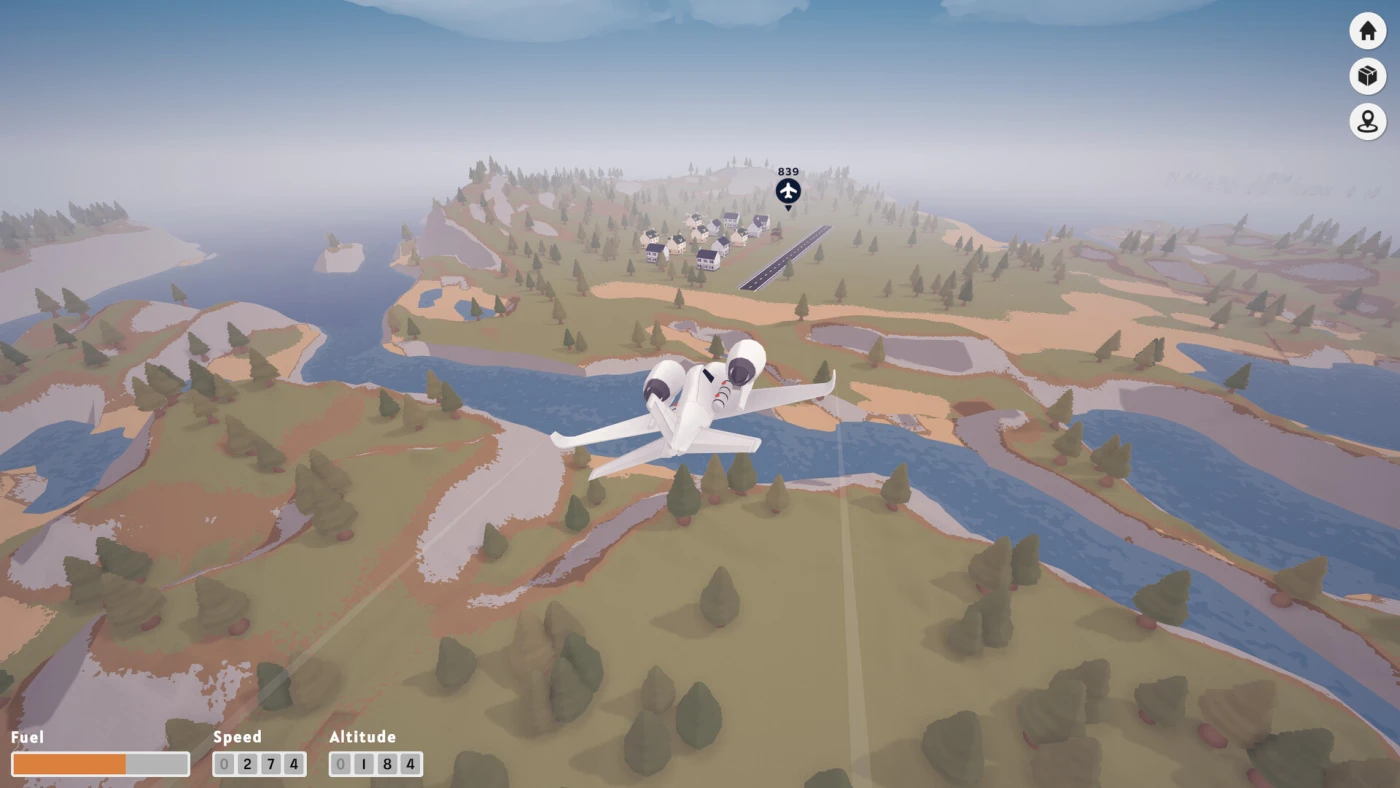Open the cargo package icon
Screen dimensions: 1400x788
(1367, 76)
